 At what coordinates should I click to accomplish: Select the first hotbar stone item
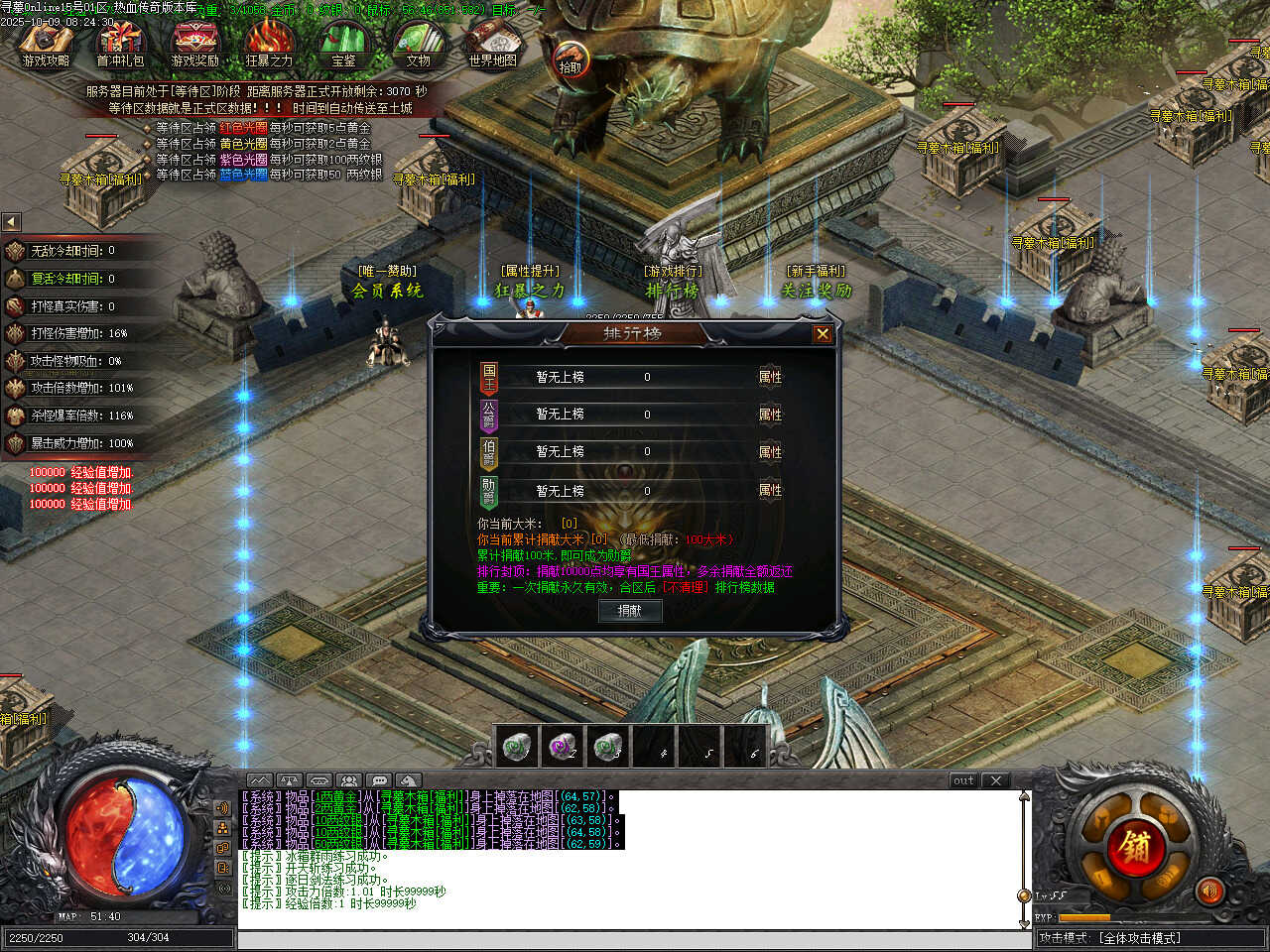[x=516, y=746]
